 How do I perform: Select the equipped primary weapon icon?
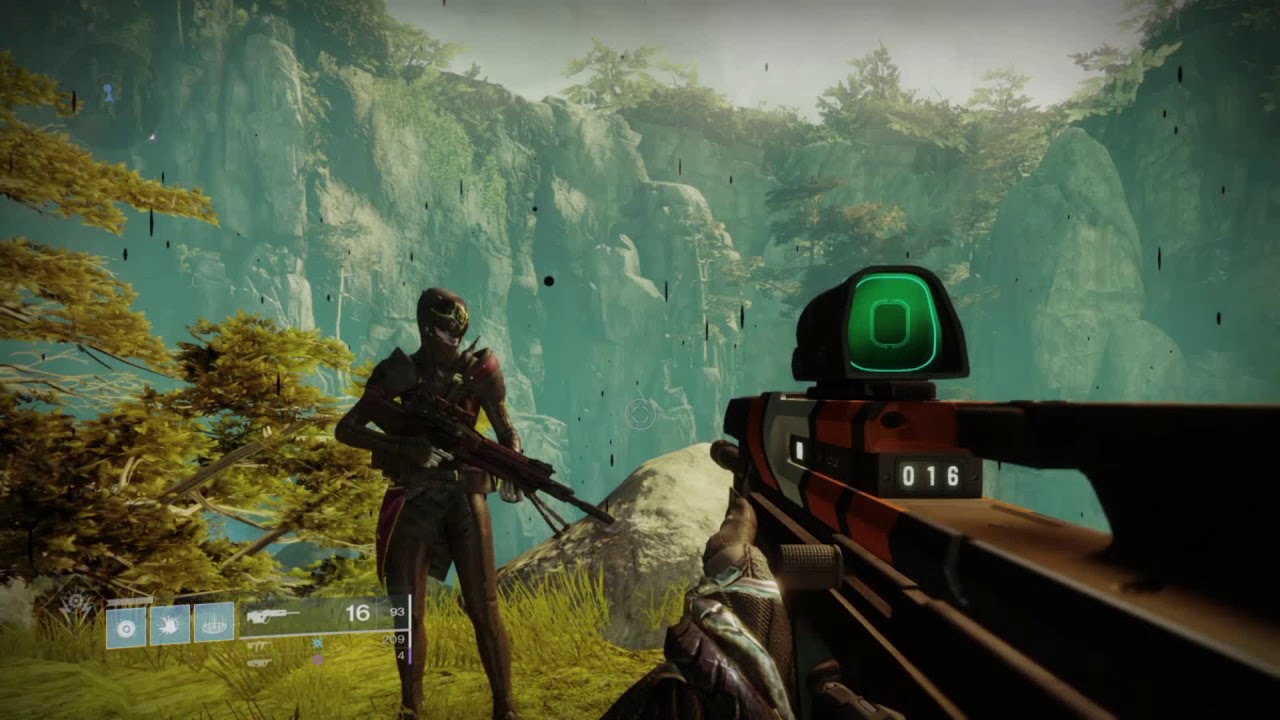272,614
